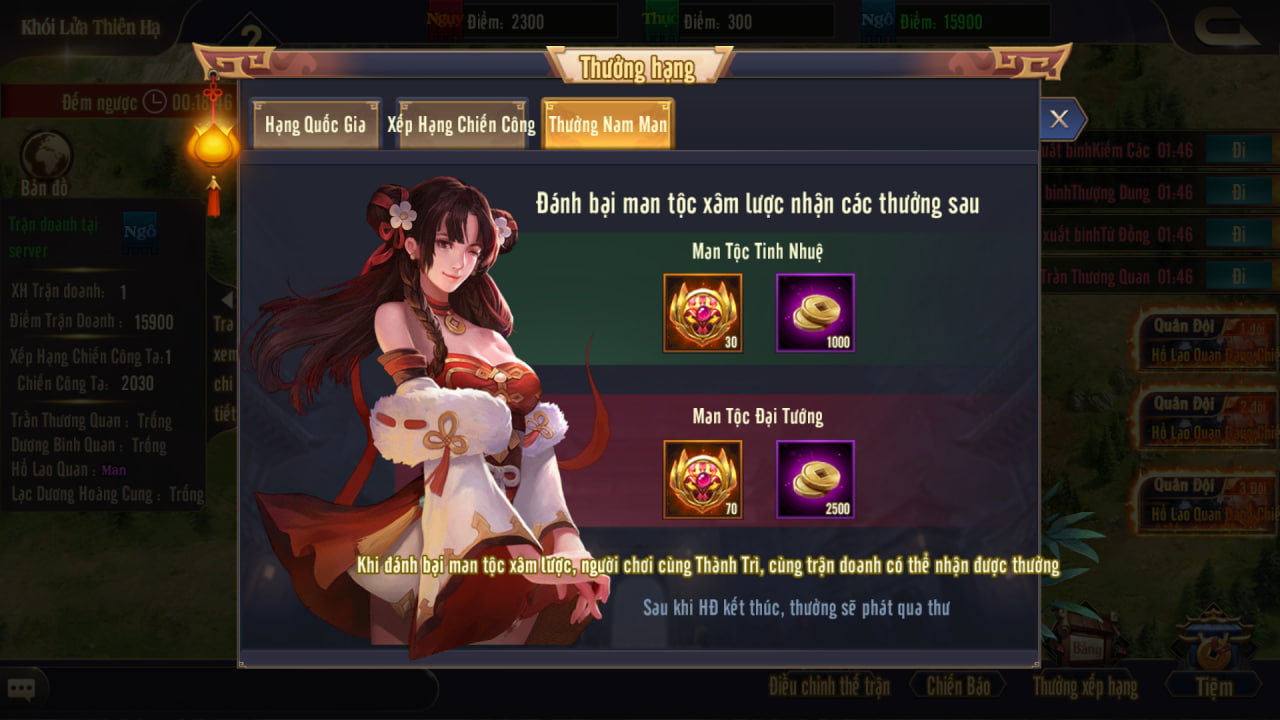Open Điều chỉnh thế trận formation settings
Image resolution: width=1280 pixels, height=720 pixels.
[x=829, y=686]
